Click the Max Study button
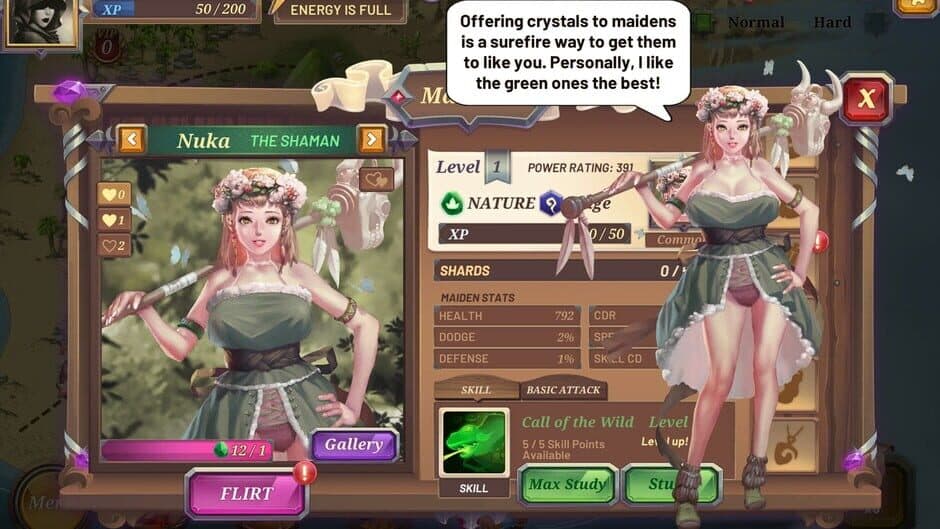This screenshot has width=940, height=529. click(567, 485)
